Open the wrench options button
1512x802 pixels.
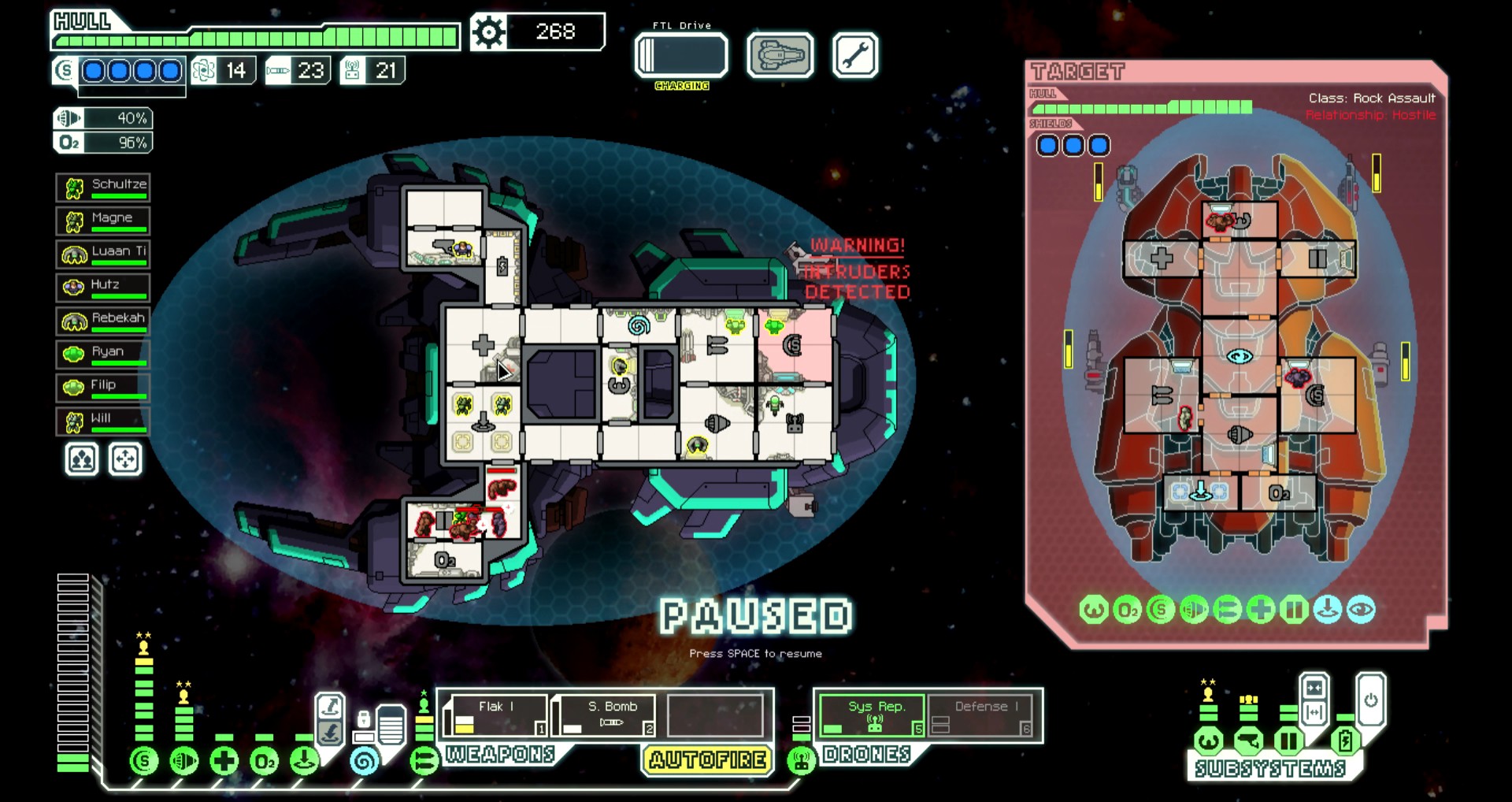854,55
